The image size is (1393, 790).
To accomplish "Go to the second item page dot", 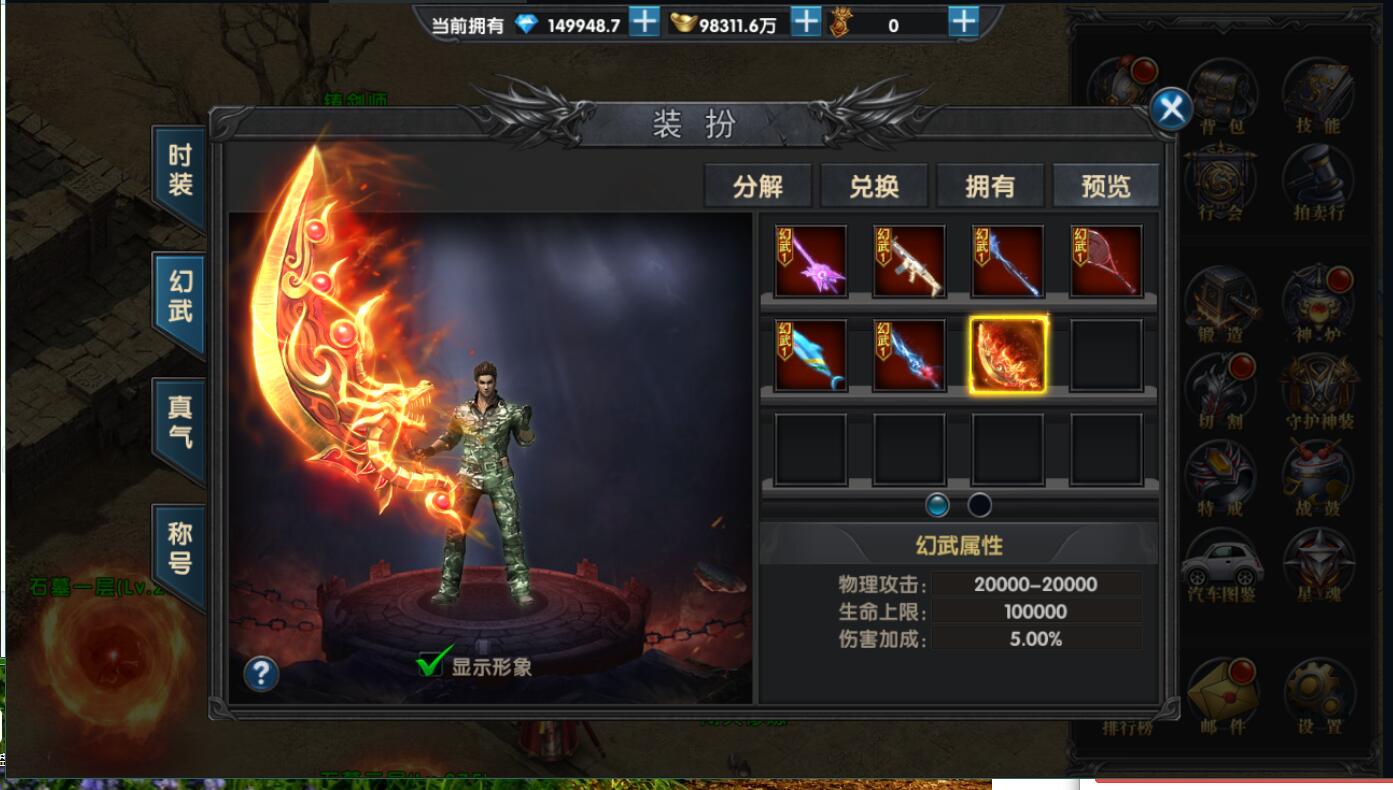I will tap(980, 505).
